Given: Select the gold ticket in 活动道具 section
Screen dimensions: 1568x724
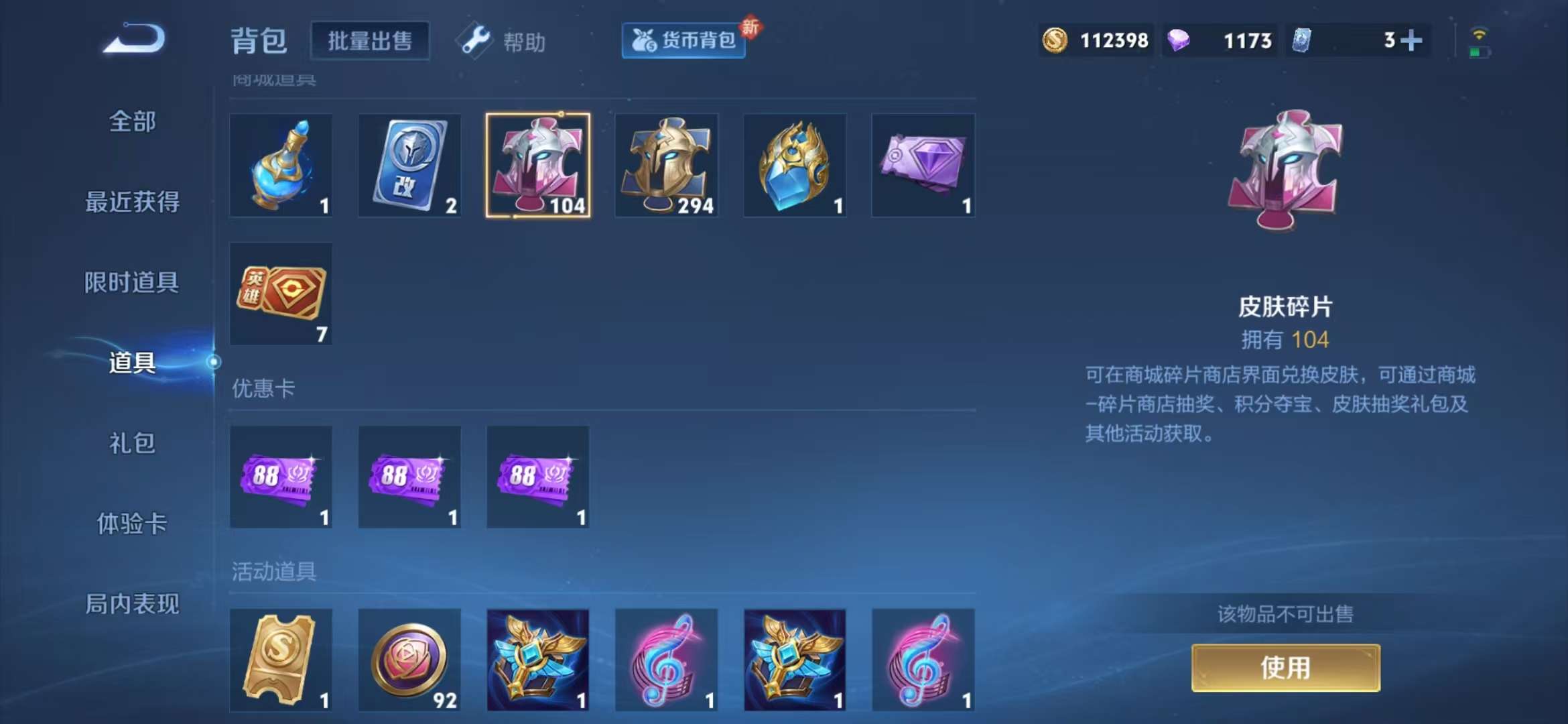Looking at the screenshot, I should coord(280,660).
